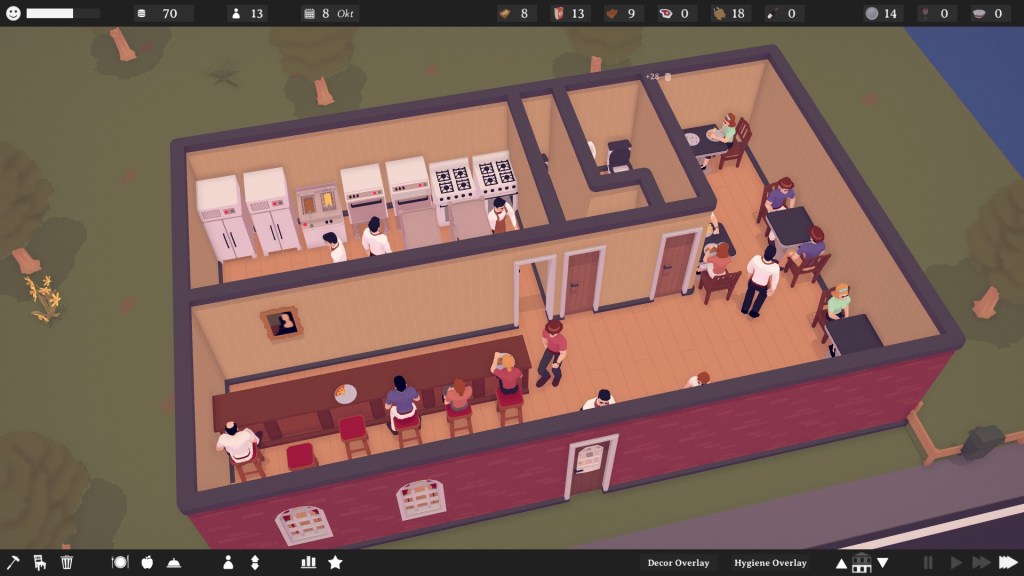Toggle the Decor Overlay
Viewport: 1024px width, 576px height.
coord(679,563)
